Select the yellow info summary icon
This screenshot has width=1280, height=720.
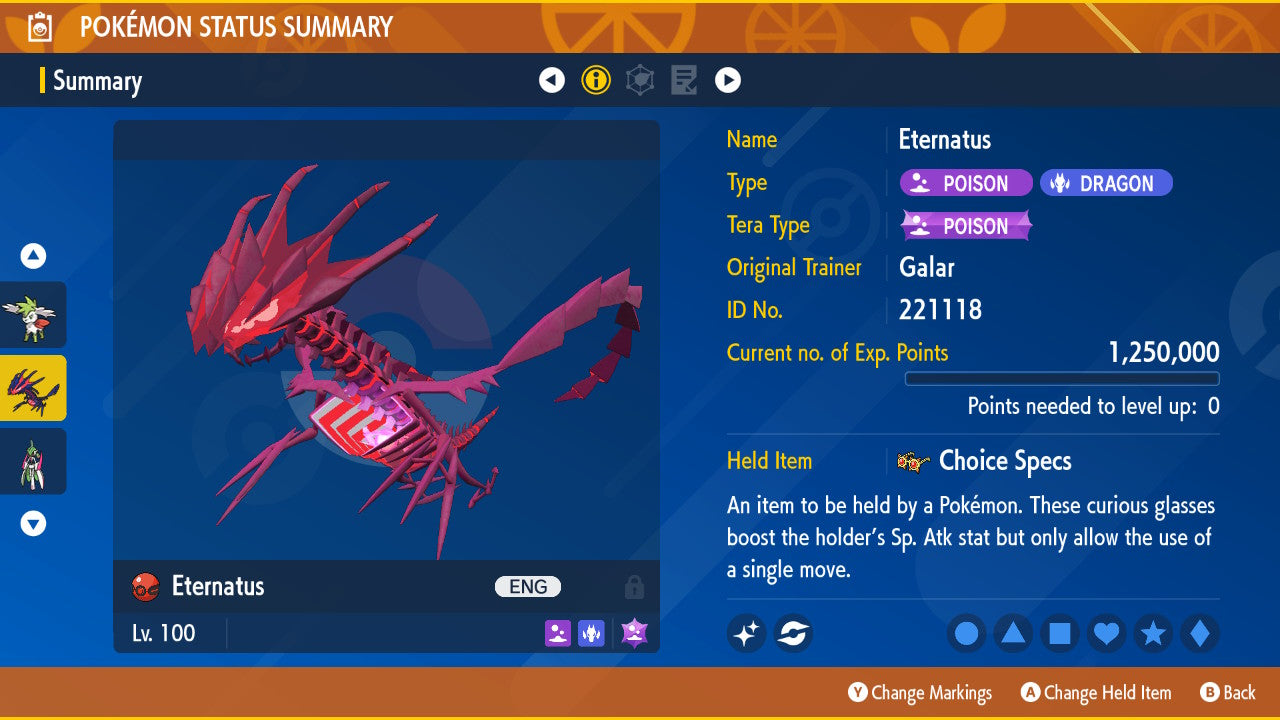(596, 79)
